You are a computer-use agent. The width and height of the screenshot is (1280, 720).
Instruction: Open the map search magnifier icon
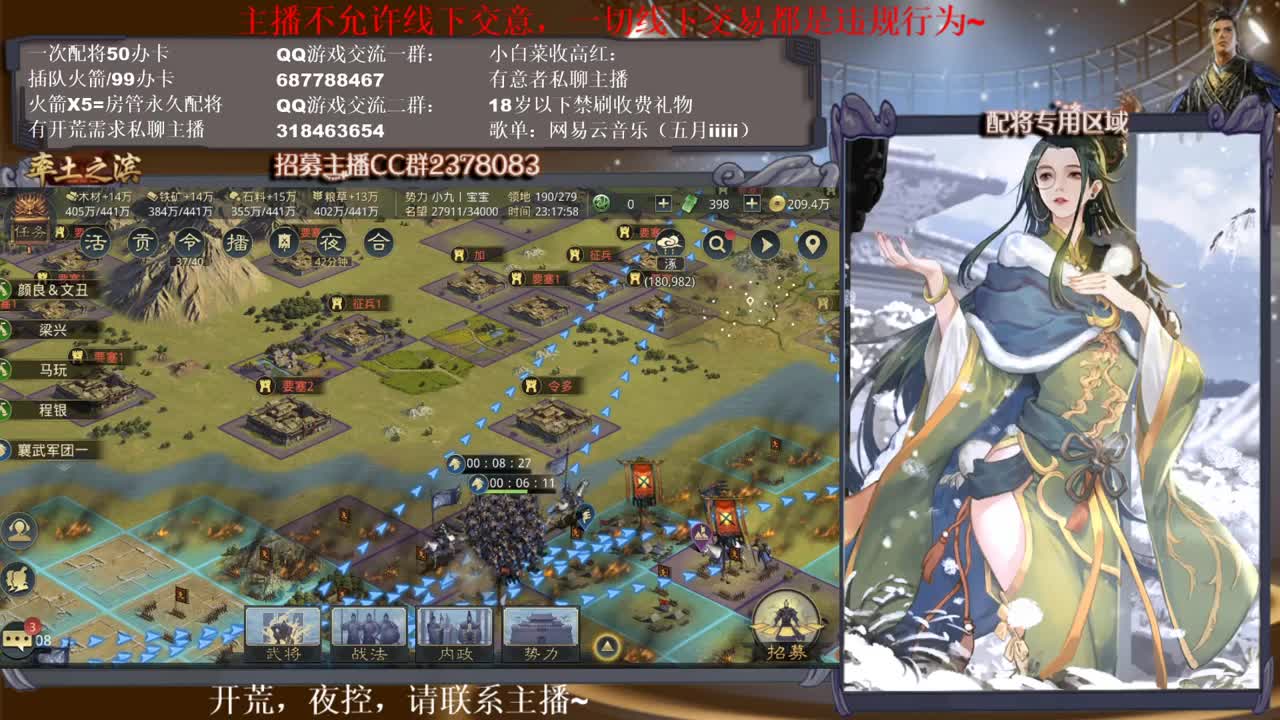click(718, 243)
